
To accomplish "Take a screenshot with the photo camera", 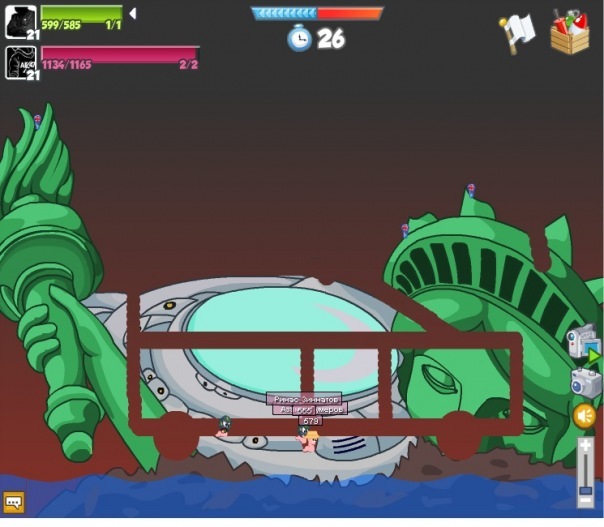I will coord(584,382).
